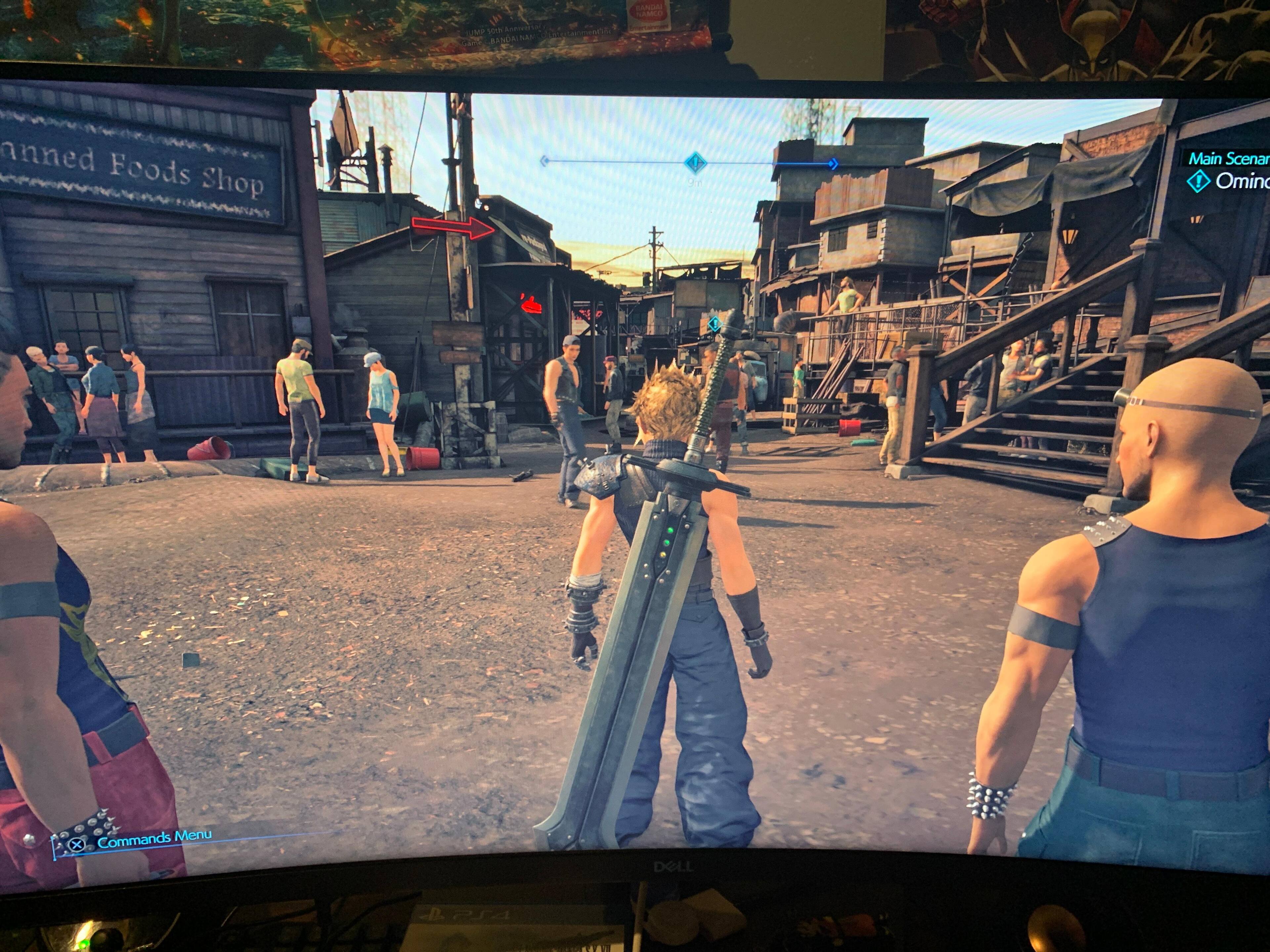
Task: Select the objective diamond on the compass bar
Action: [x=696, y=163]
